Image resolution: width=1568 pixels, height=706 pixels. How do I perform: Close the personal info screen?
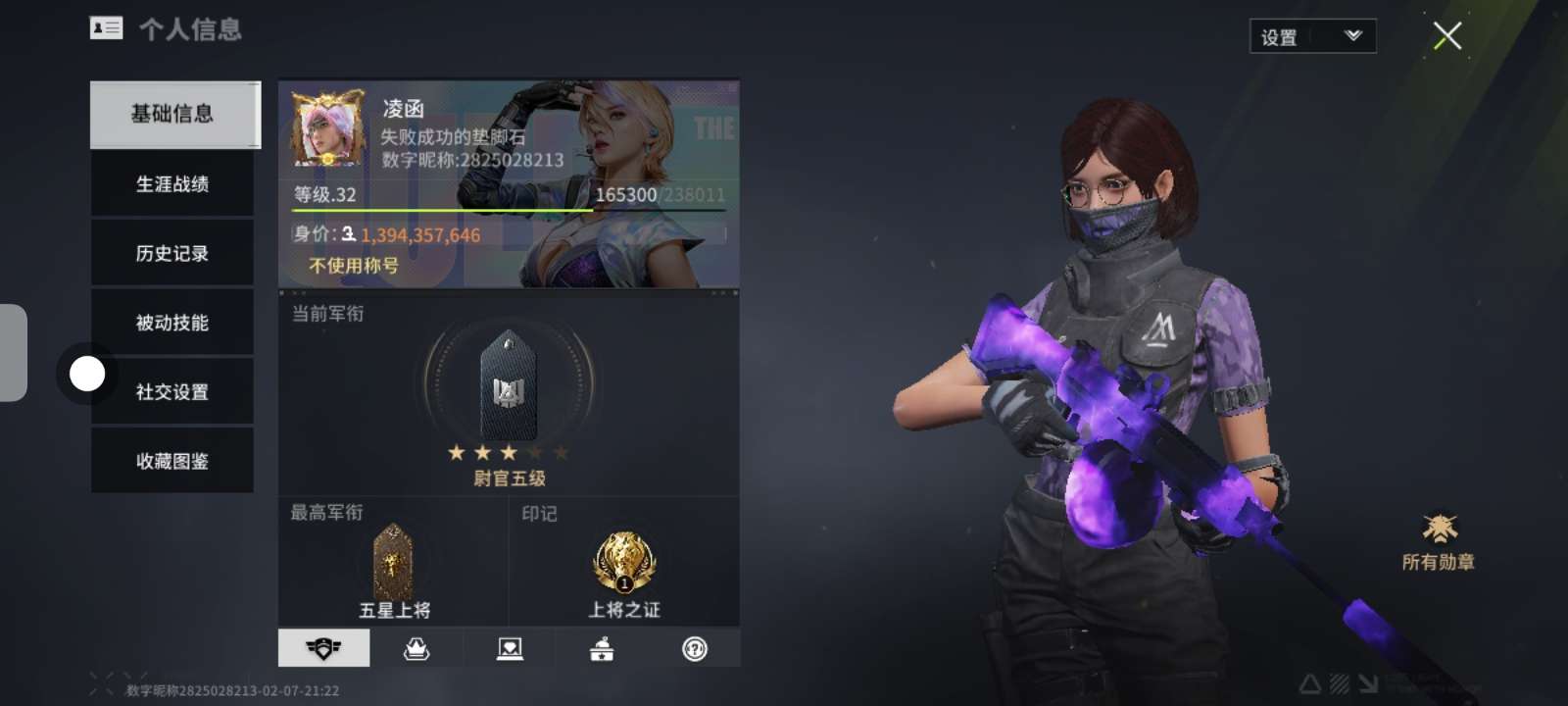point(1447,36)
